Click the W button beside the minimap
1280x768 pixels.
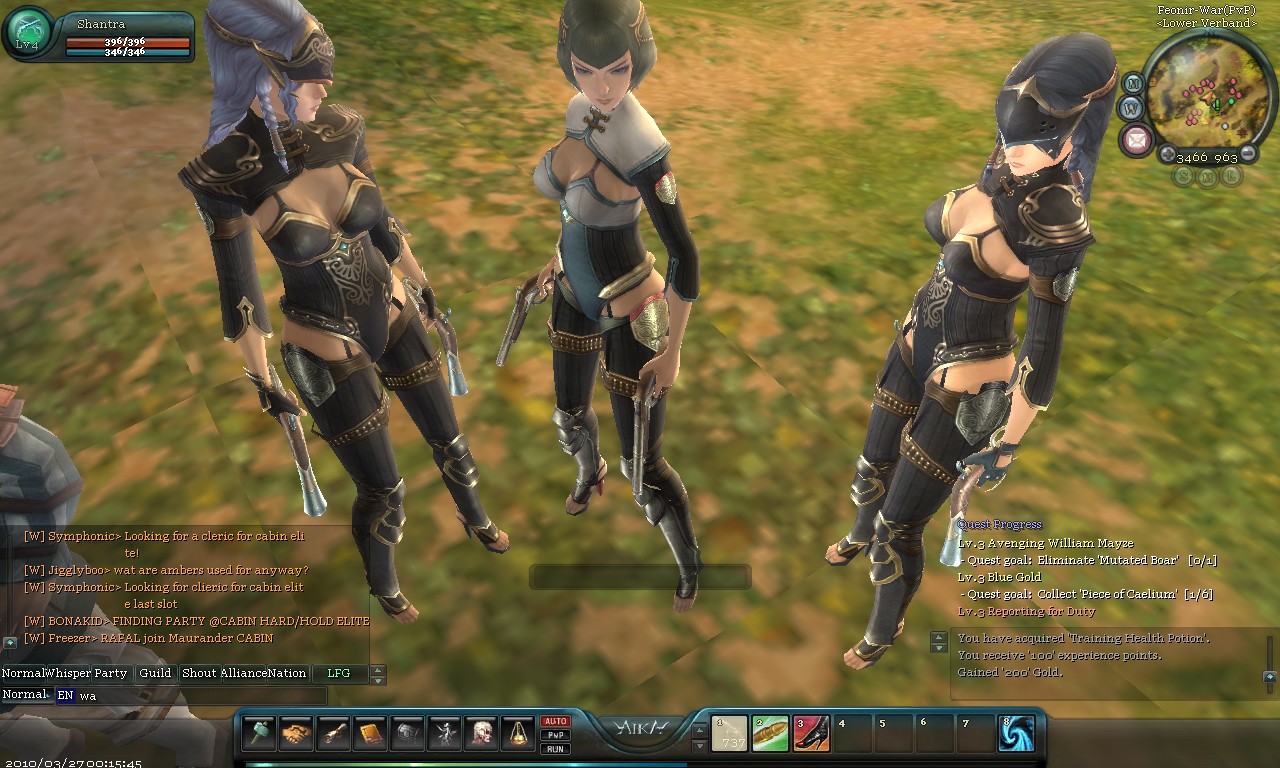tap(1131, 107)
